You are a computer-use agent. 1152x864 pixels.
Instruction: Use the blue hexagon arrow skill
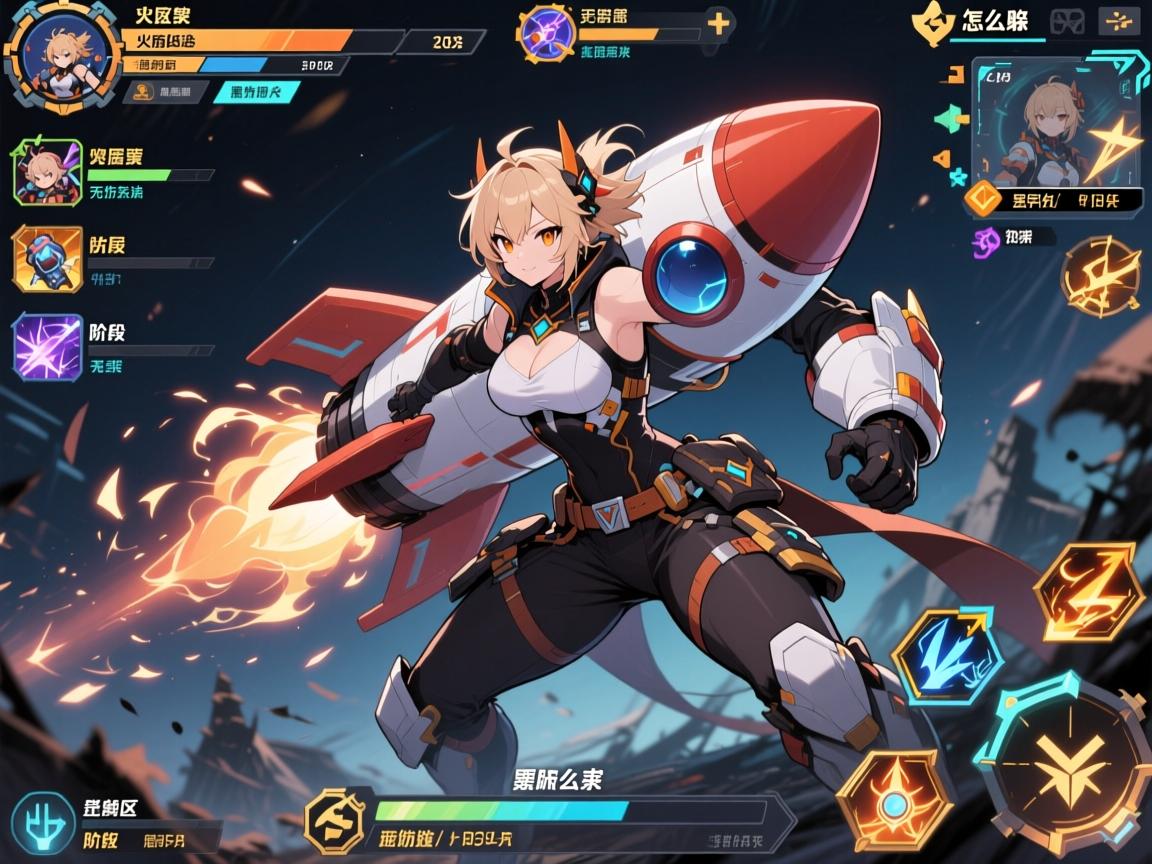click(x=947, y=654)
